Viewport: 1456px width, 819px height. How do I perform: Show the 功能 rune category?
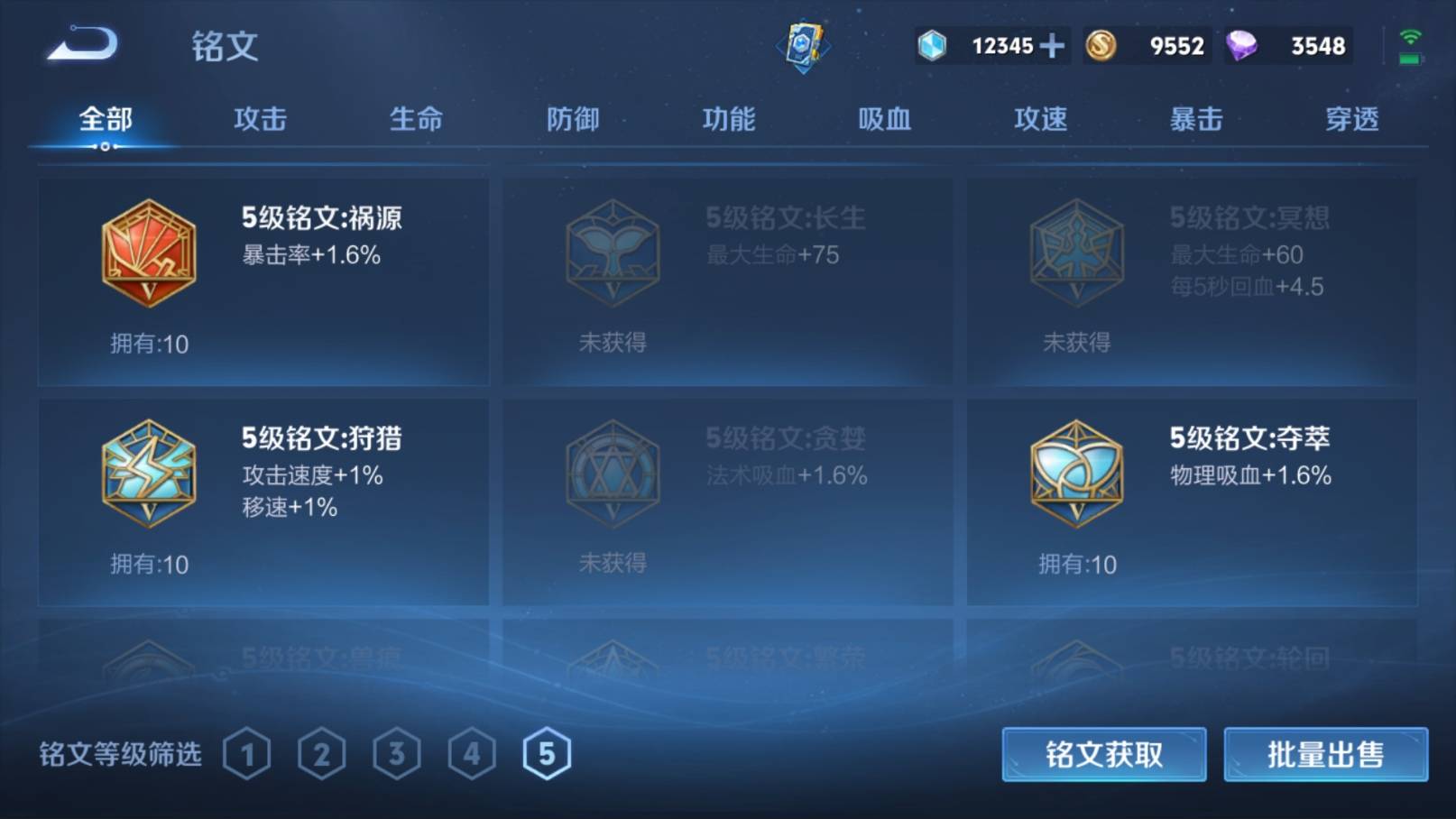[x=728, y=119]
